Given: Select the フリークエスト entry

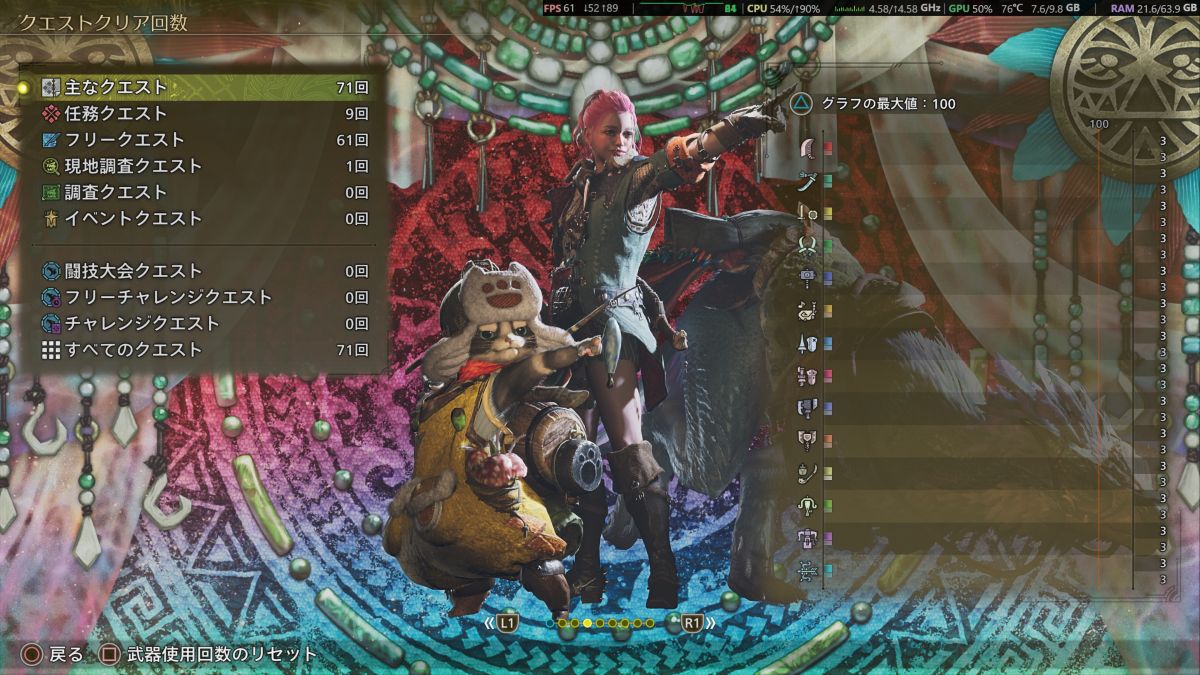Looking at the screenshot, I should (x=200, y=140).
